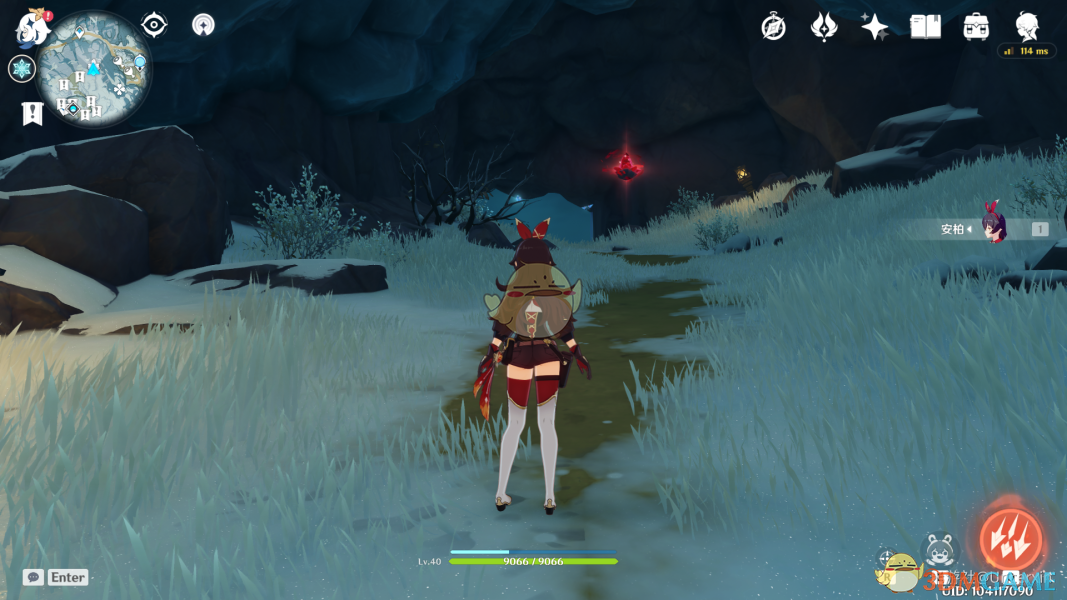Activate the elemental sight eye icon
Image resolution: width=1067 pixels, height=600 pixels.
[154, 25]
